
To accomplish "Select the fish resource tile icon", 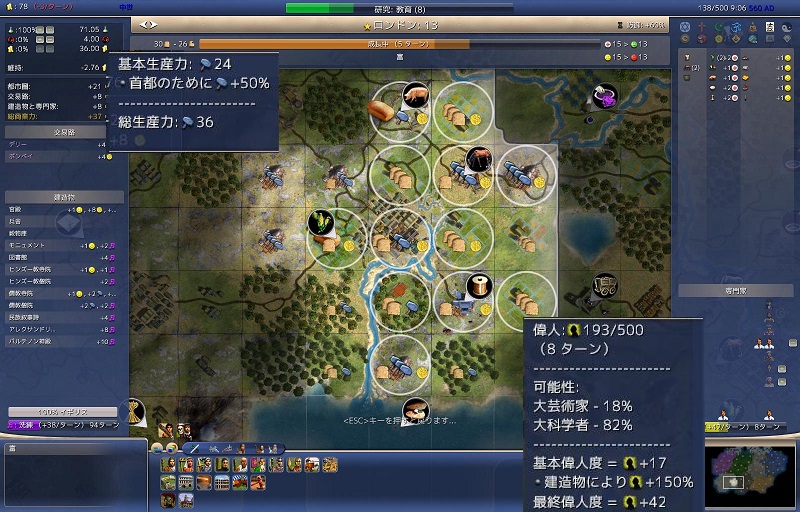I will click(415, 408).
